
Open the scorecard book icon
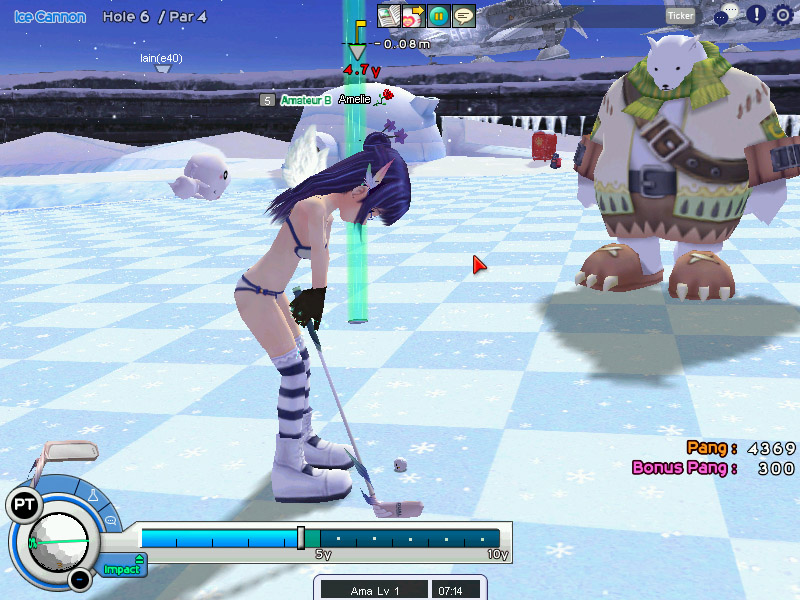click(x=388, y=16)
